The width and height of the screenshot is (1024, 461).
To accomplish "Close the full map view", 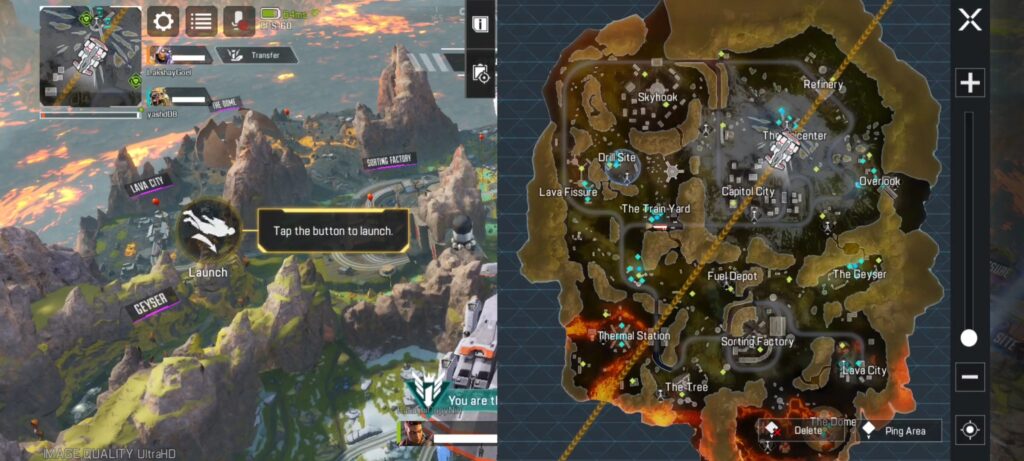I will click(969, 20).
